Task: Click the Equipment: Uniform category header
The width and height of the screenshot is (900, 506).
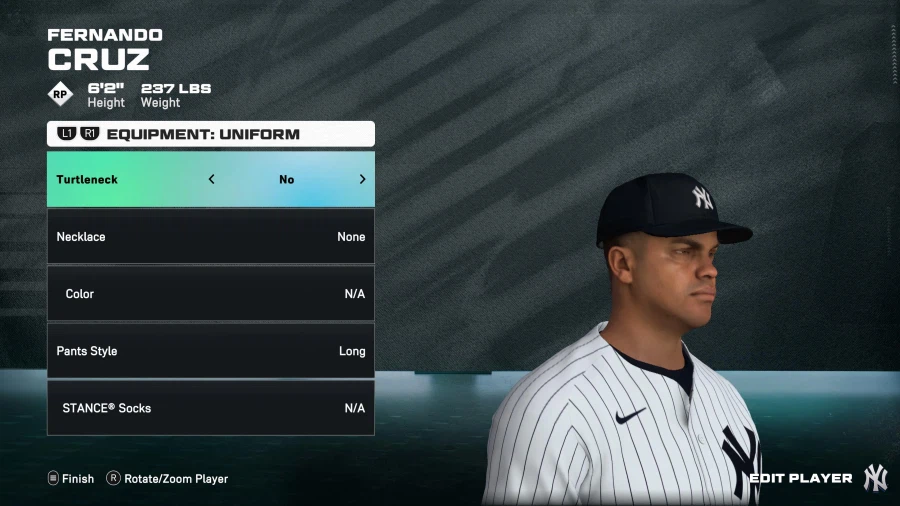Action: coord(210,134)
